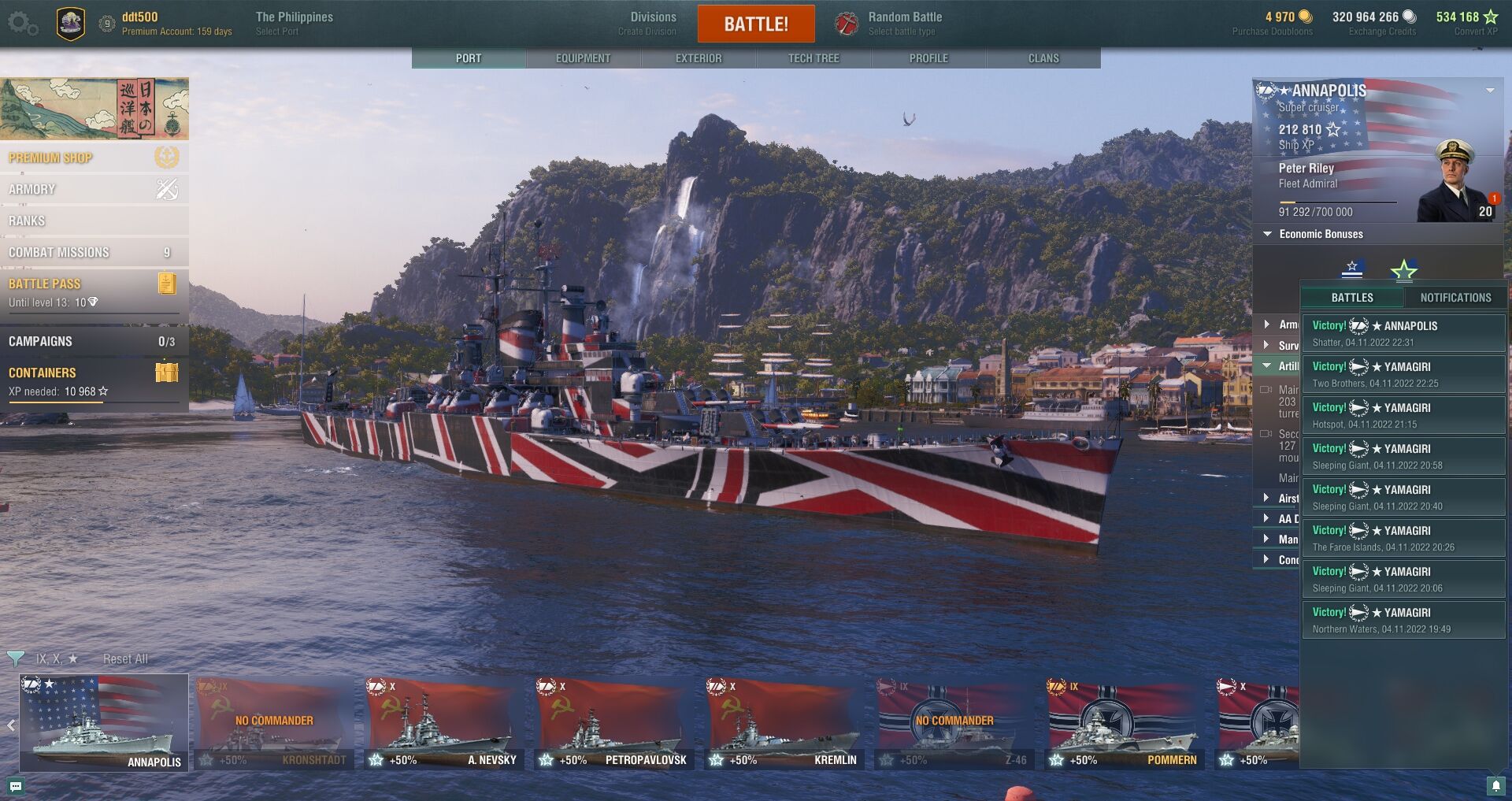Switch to the Notifications tab
Viewport: 1512px width, 801px height.
tap(1455, 298)
